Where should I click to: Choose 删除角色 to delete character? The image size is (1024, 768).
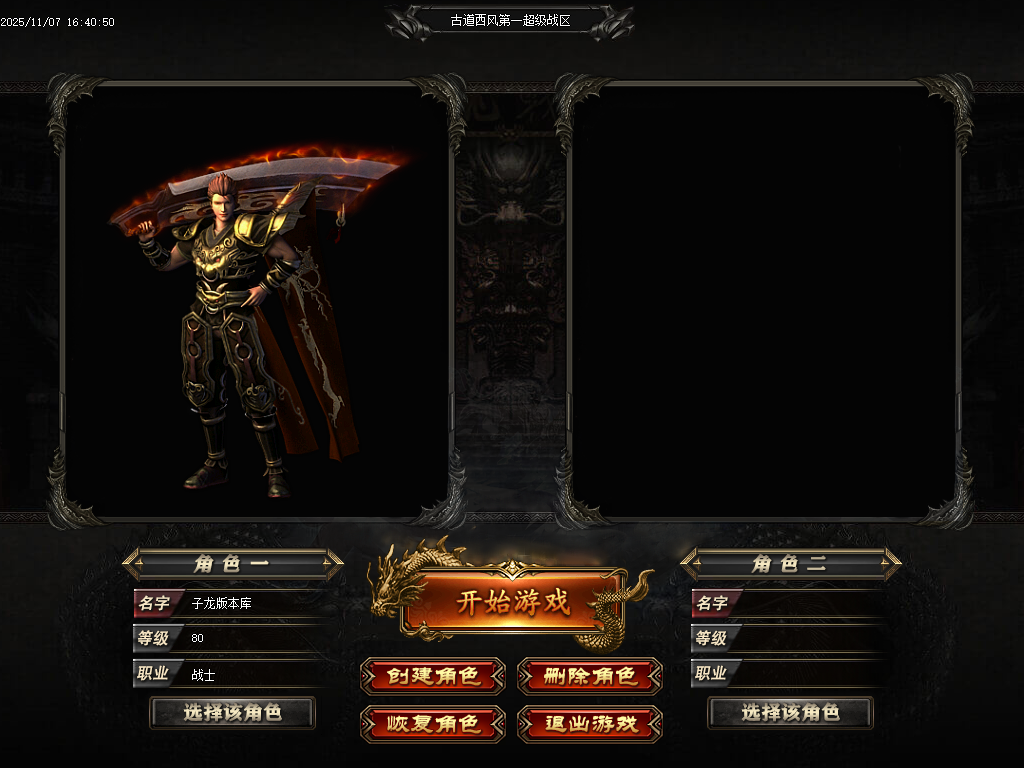[590, 677]
